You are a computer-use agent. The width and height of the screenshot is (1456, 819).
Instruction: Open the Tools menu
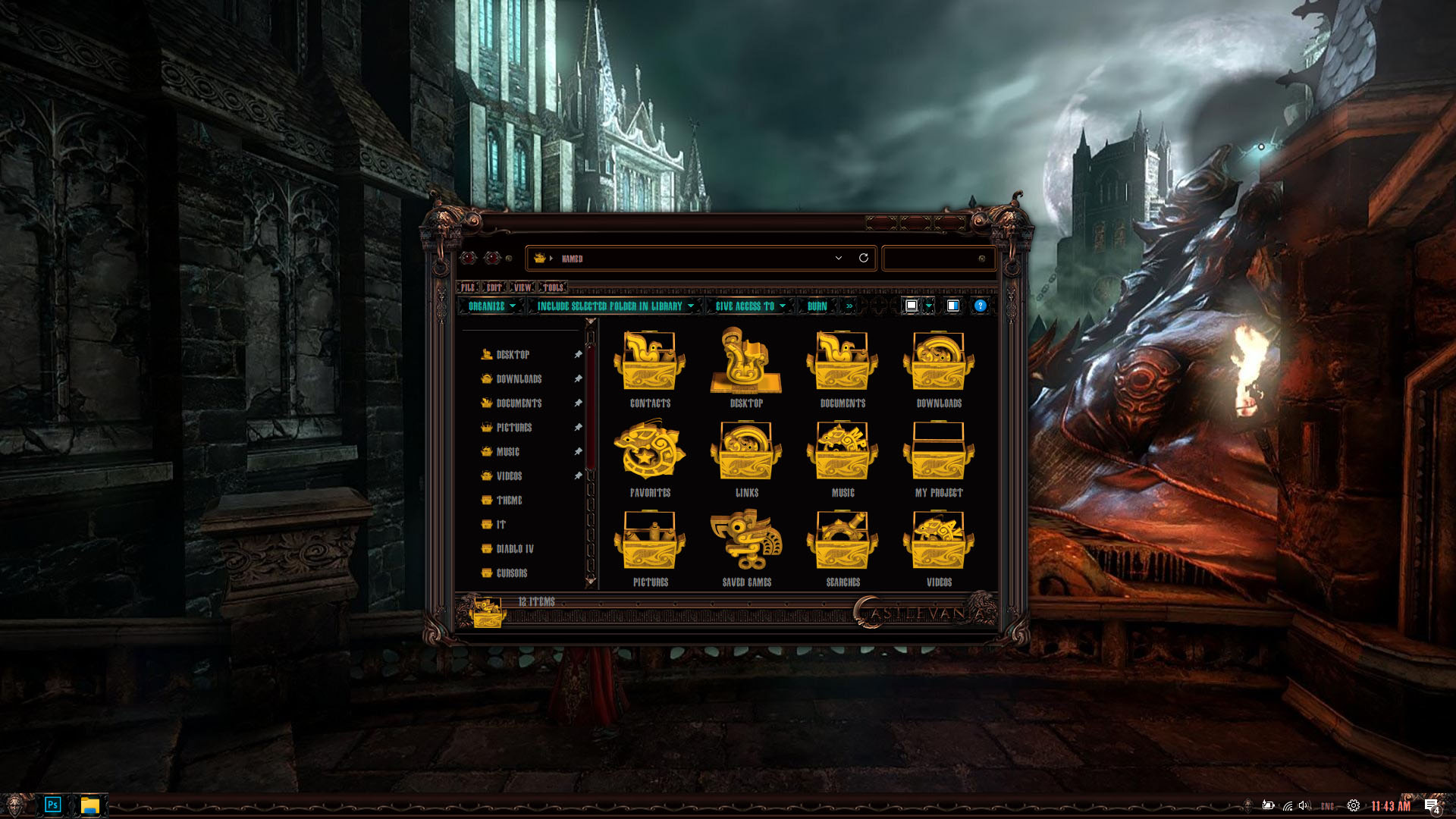tap(553, 287)
